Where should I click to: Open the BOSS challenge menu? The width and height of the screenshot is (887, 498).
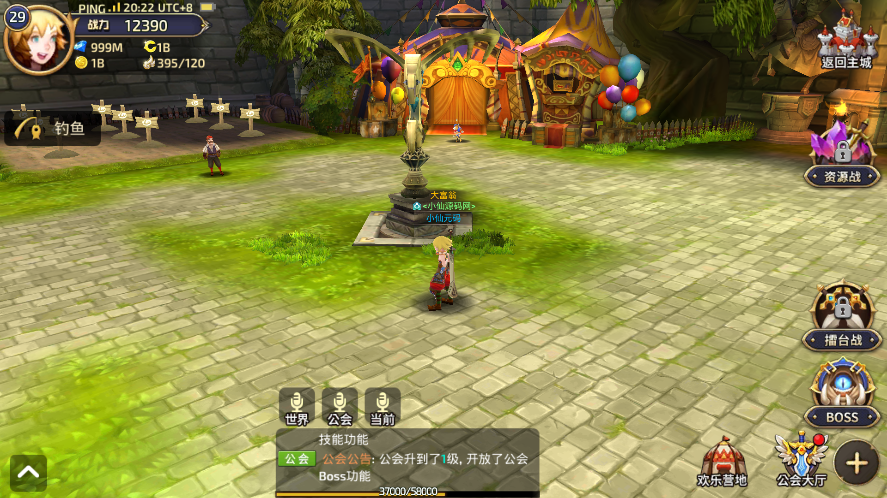point(841,393)
